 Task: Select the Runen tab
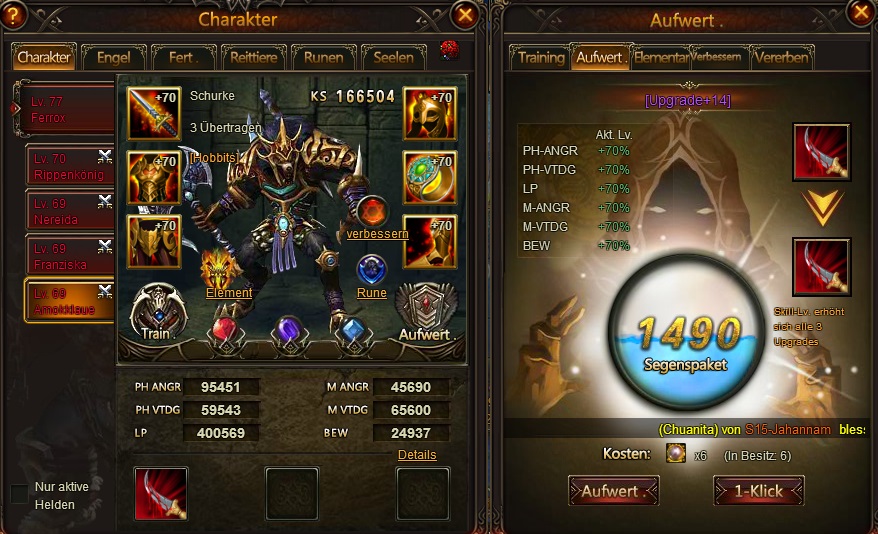coord(323,57)
